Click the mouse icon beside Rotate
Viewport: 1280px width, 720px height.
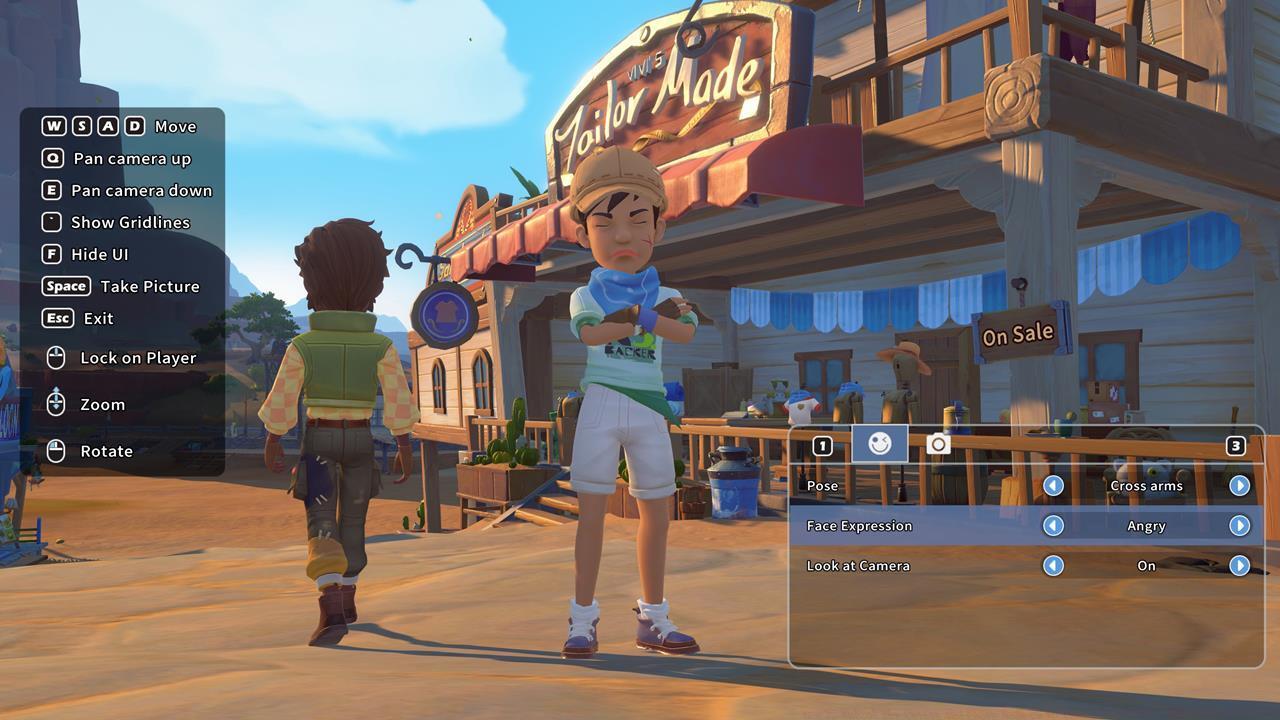coord(58,451)
